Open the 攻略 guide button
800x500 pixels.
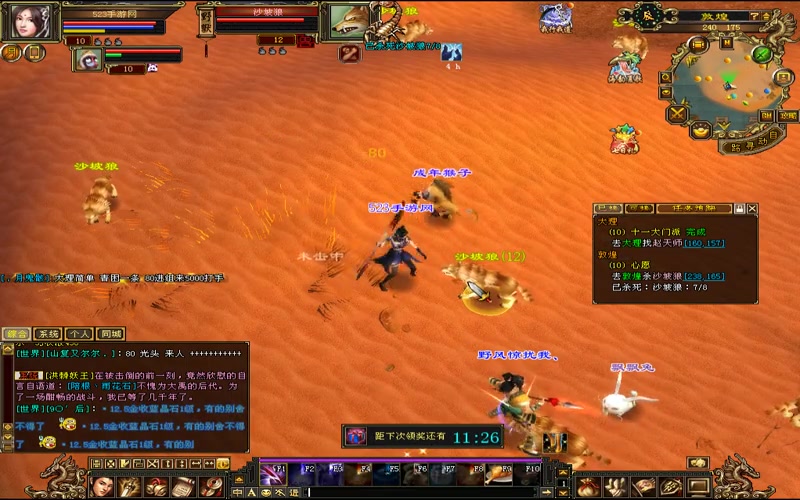(x=788, y=115)
